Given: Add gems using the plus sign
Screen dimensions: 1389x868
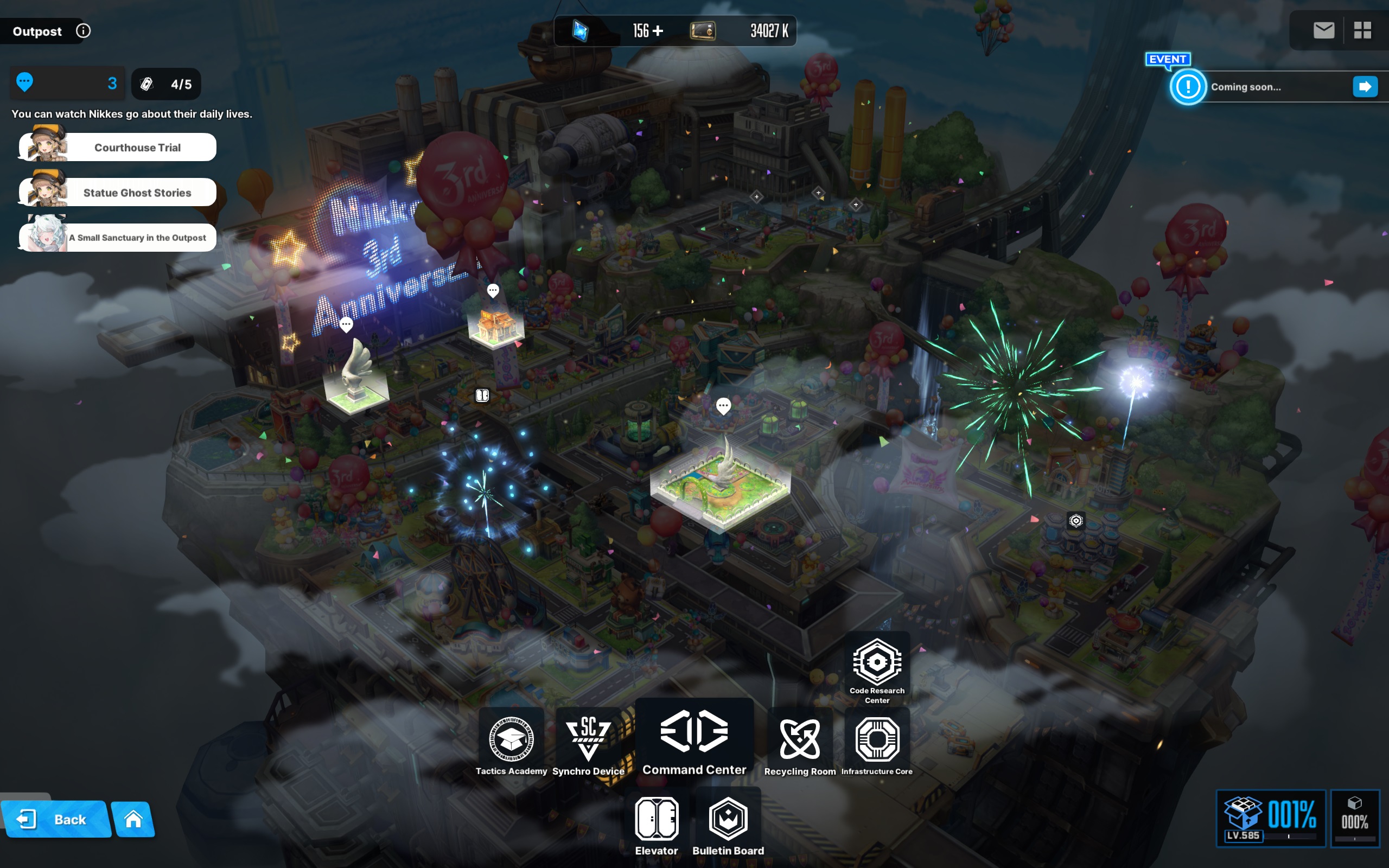Looking at the screenshot, I should tap(658, 30).
